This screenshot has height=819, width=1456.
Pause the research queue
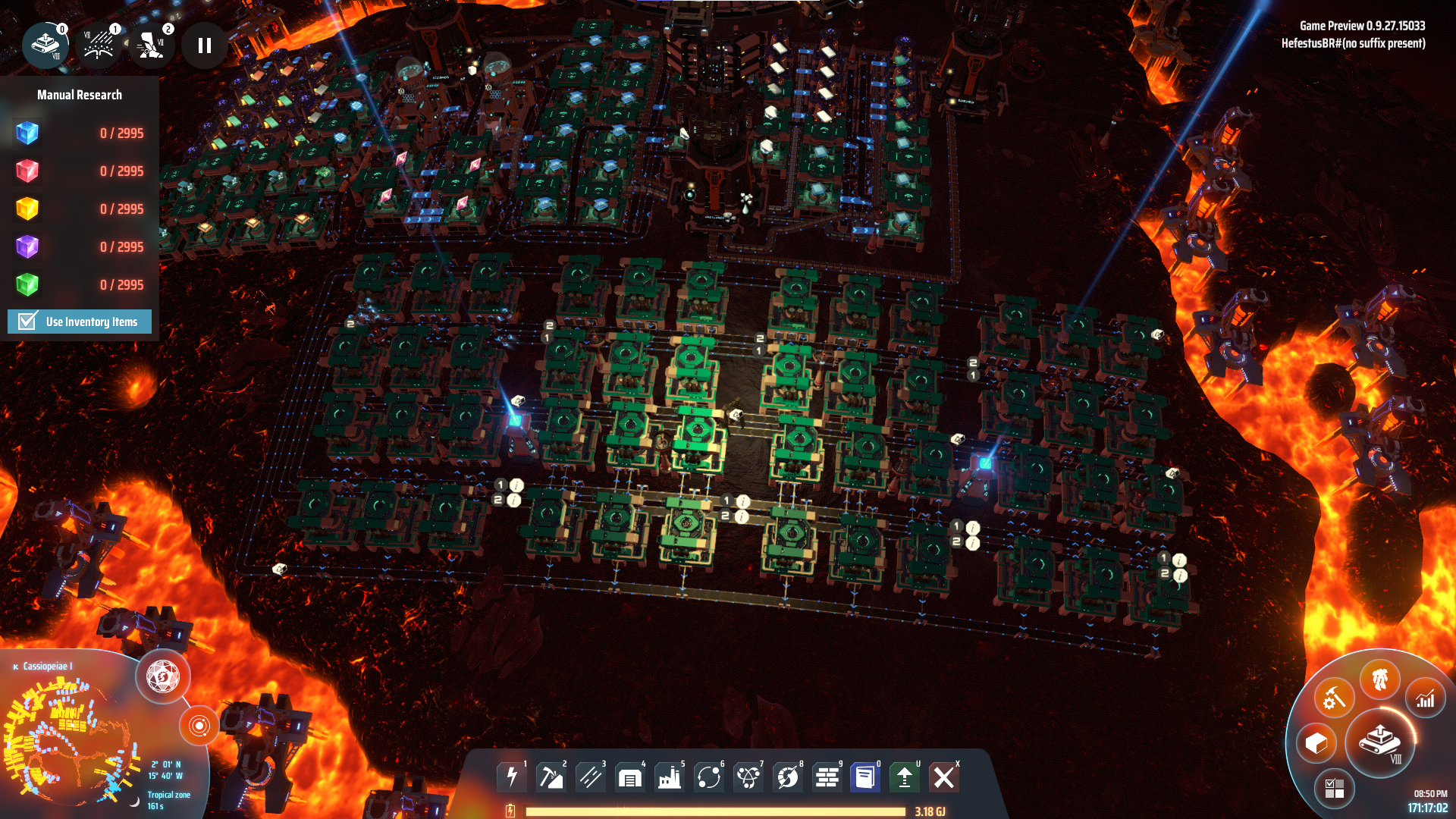204,45
